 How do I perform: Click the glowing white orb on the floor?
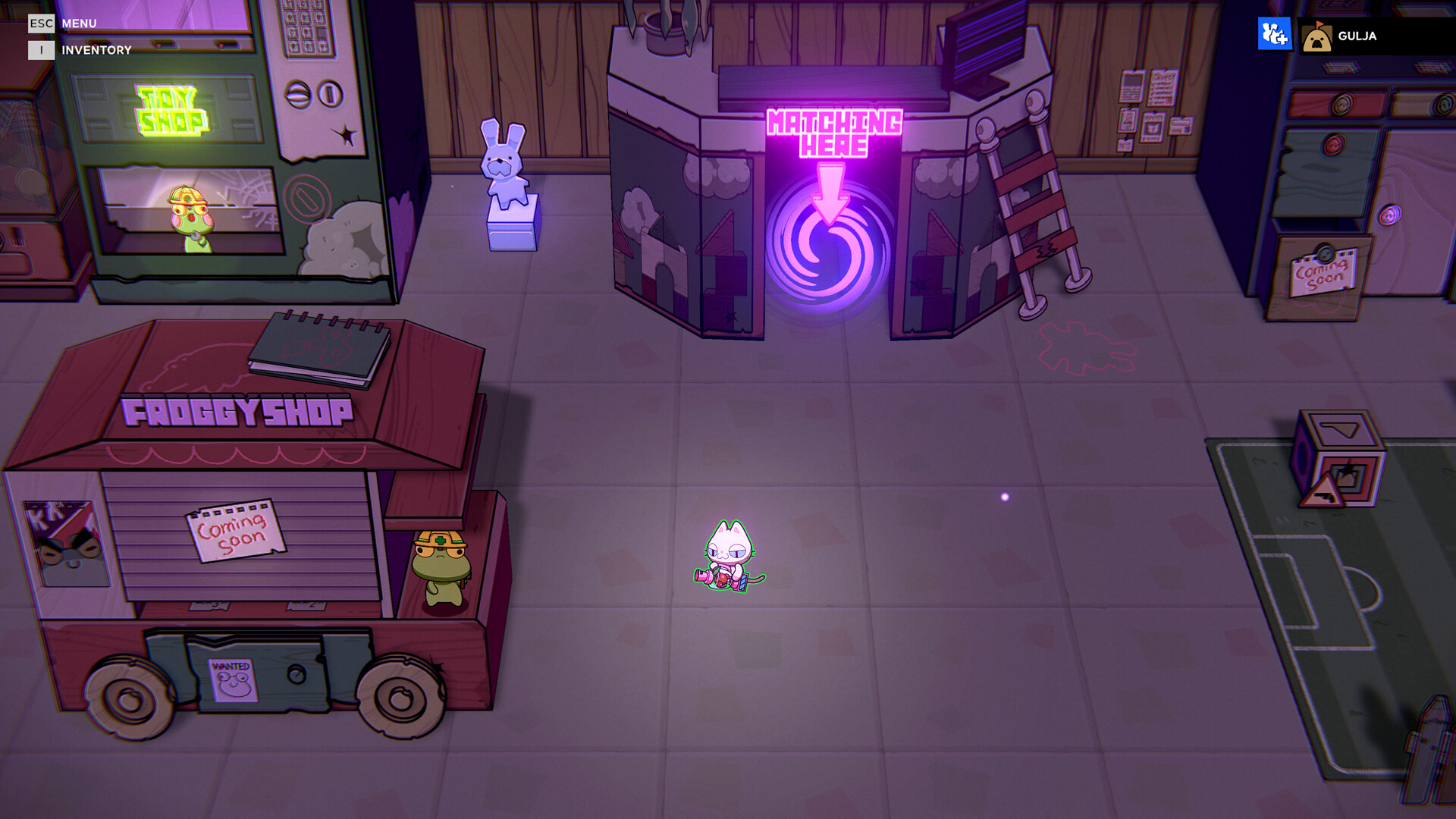coord(1006,496)
